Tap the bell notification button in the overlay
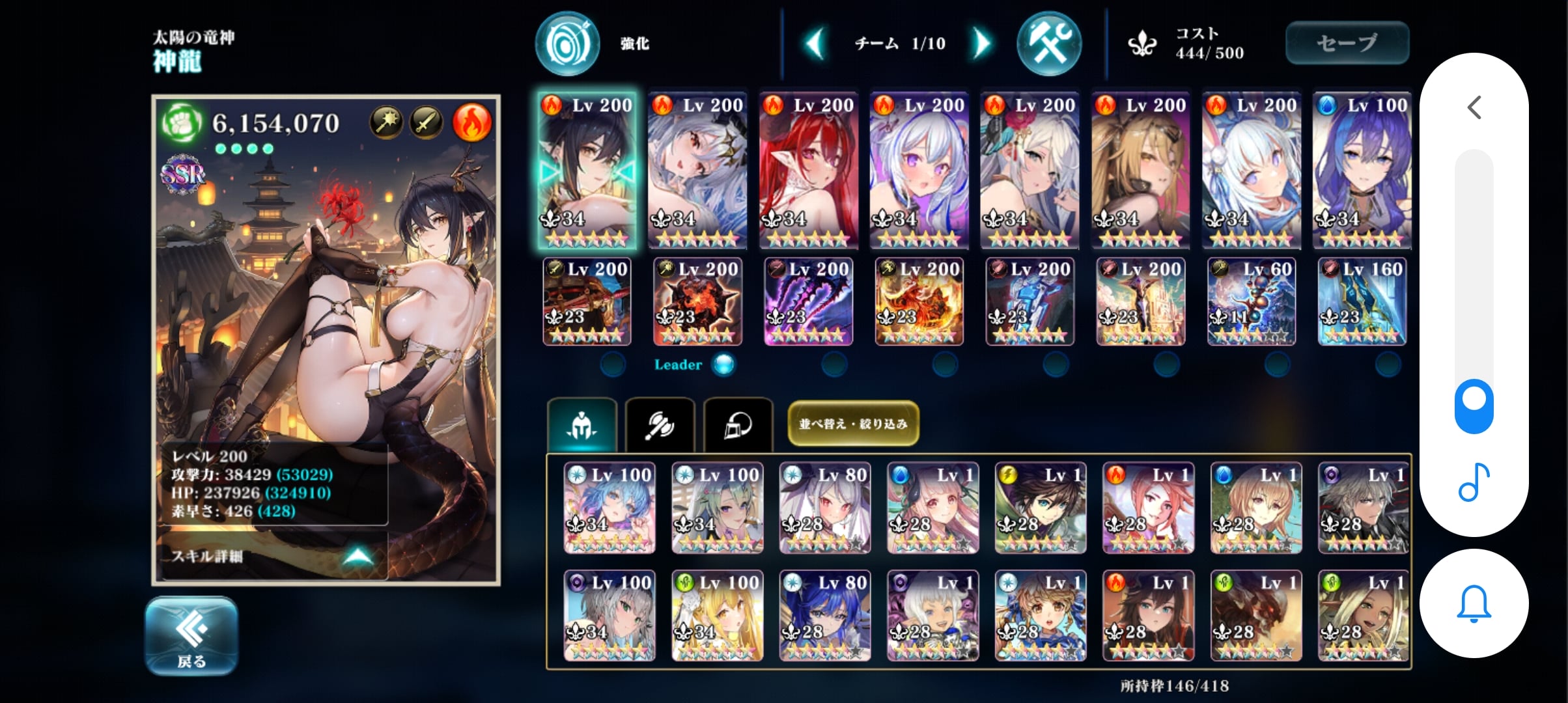 1474,603
